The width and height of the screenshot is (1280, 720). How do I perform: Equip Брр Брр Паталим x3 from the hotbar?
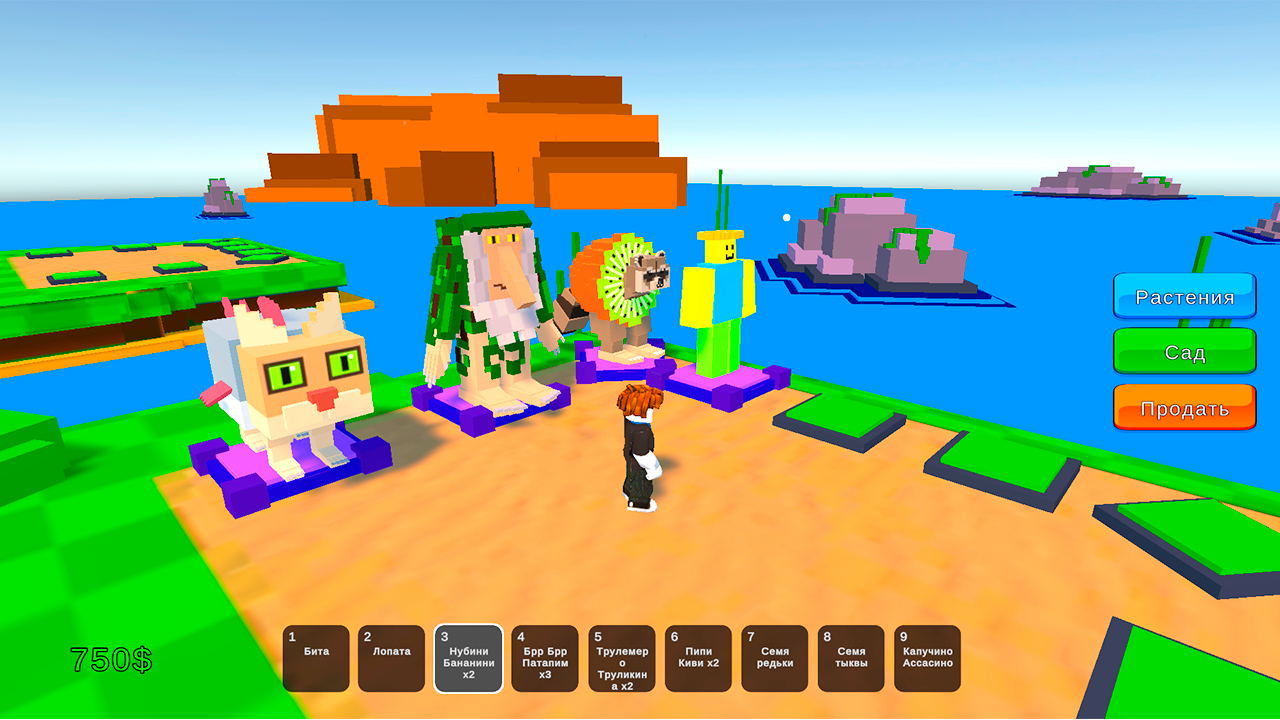pos(543,658)
